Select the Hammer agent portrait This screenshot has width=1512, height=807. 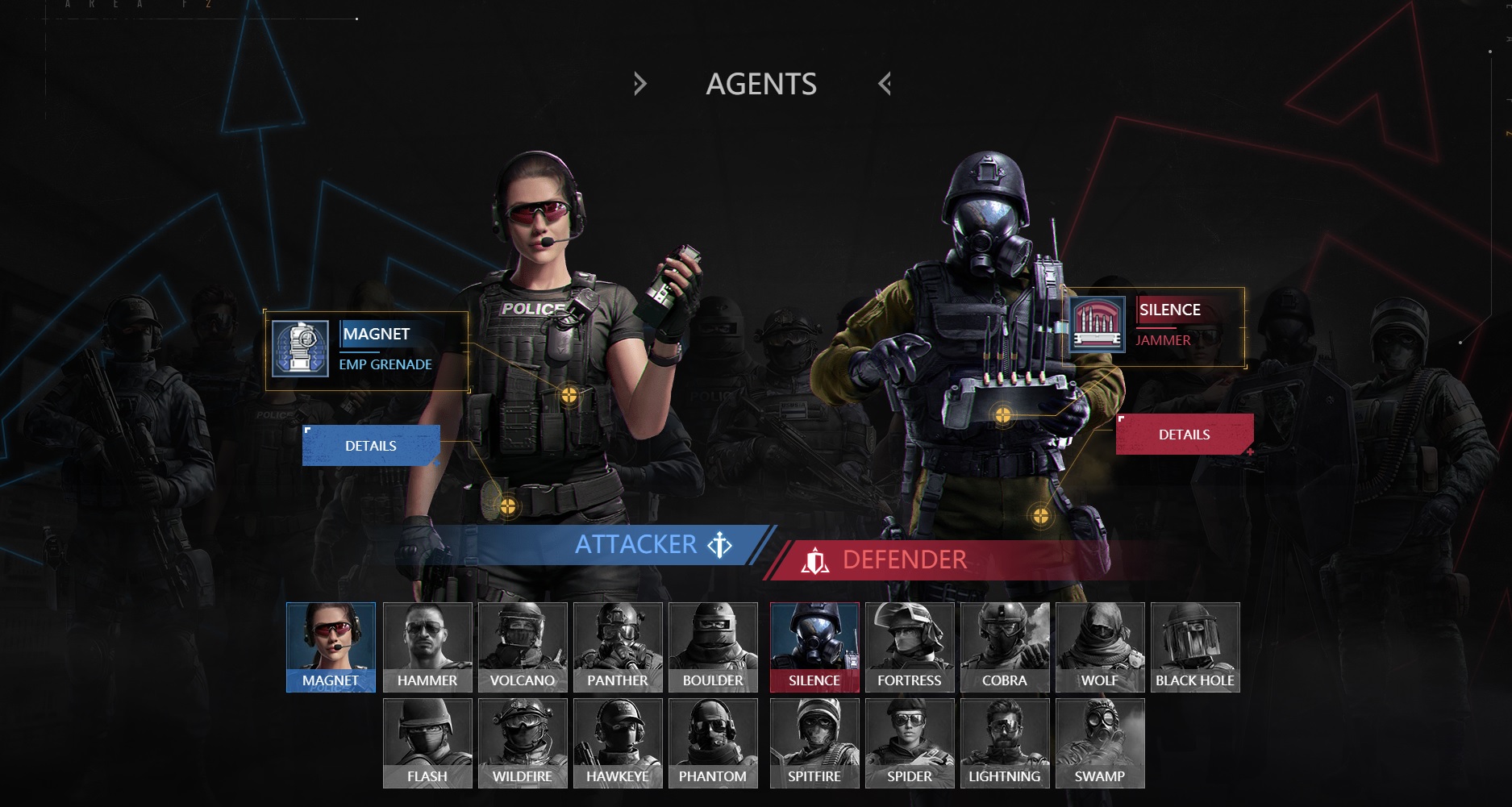(x=427, y=647)
